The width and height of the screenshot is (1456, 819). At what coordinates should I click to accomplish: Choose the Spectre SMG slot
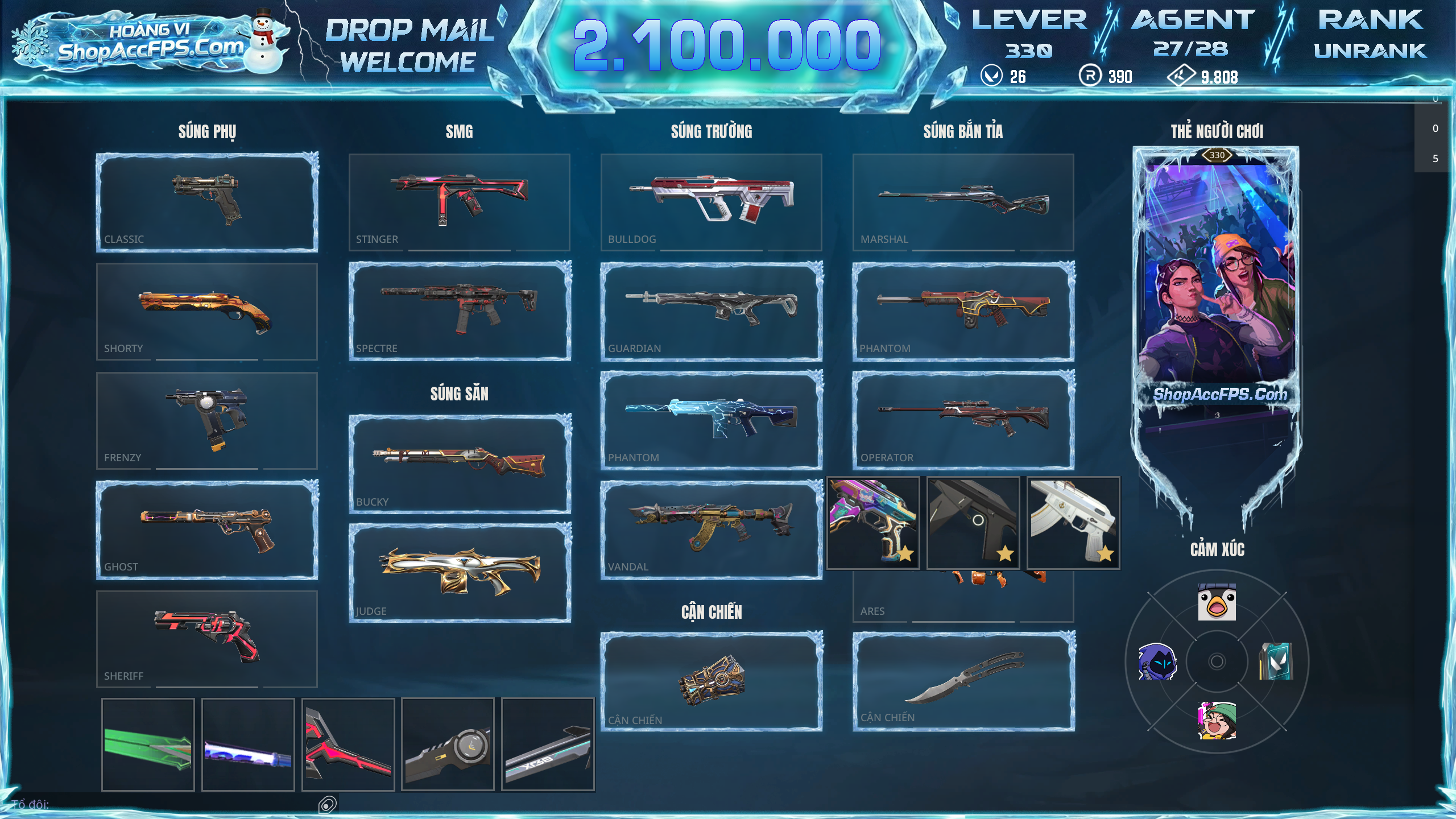tap(459, 311)
